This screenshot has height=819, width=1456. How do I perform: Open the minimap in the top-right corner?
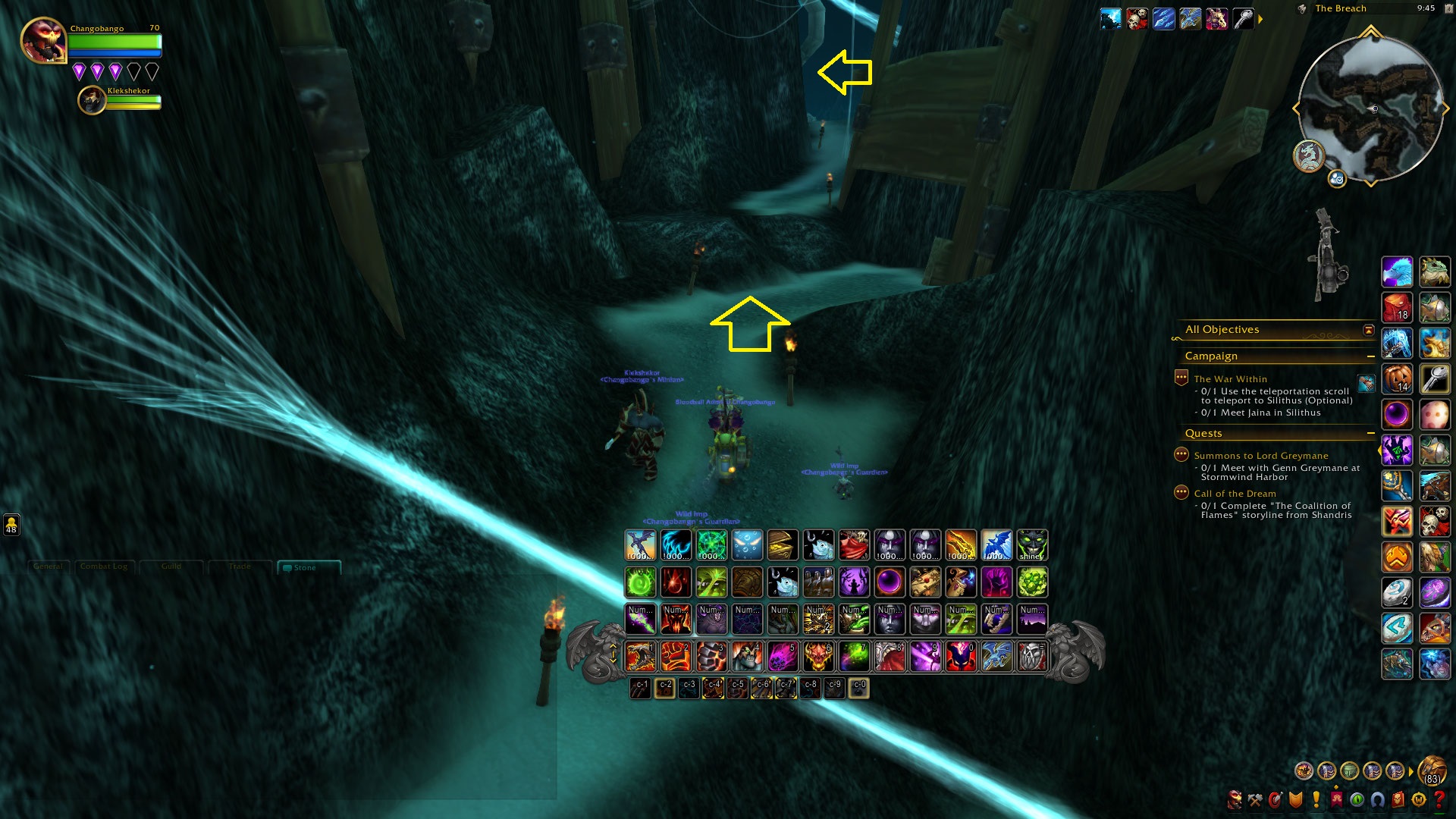[x=1370, y=108]
